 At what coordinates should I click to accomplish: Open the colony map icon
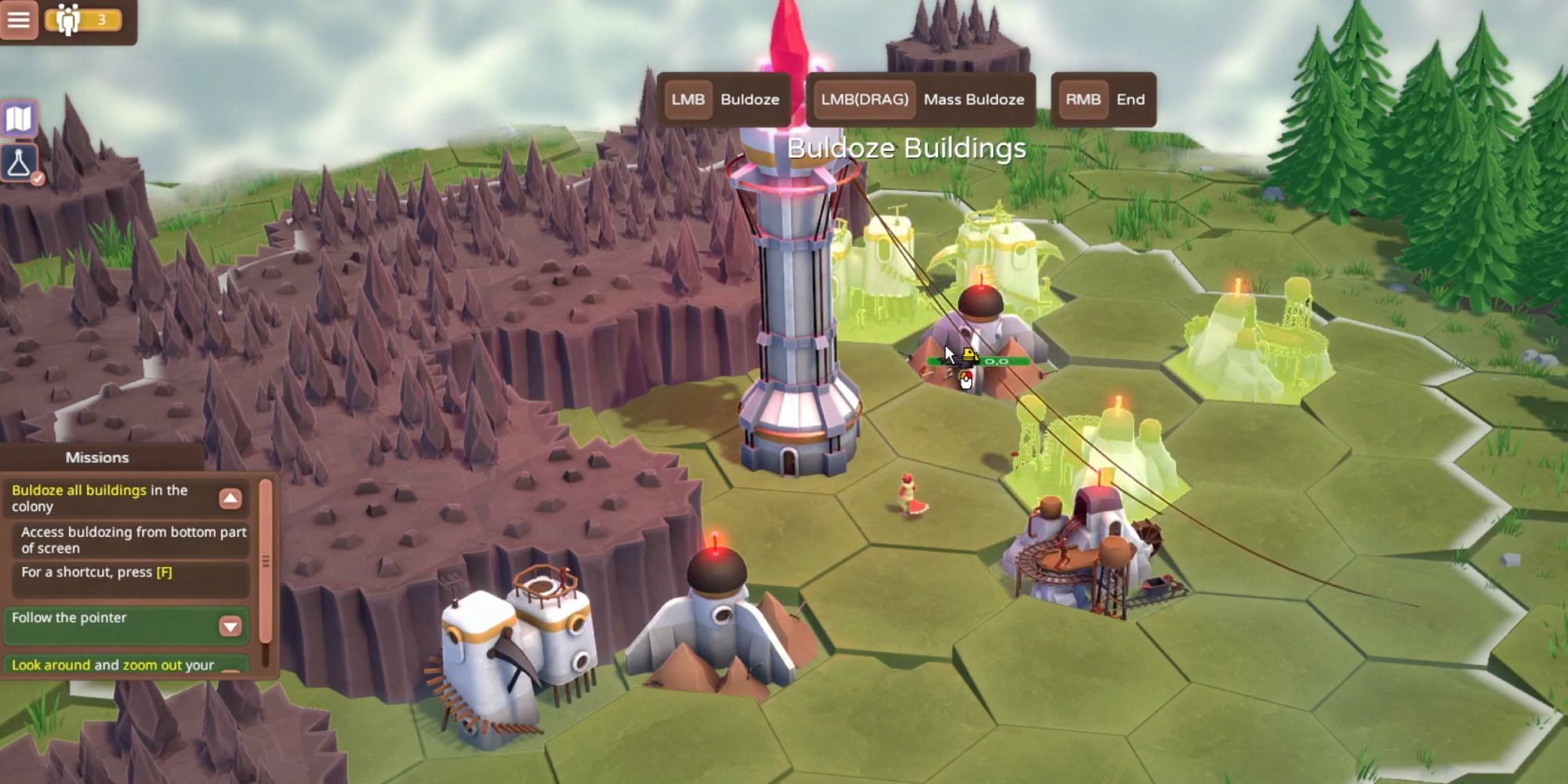point(19,119)
